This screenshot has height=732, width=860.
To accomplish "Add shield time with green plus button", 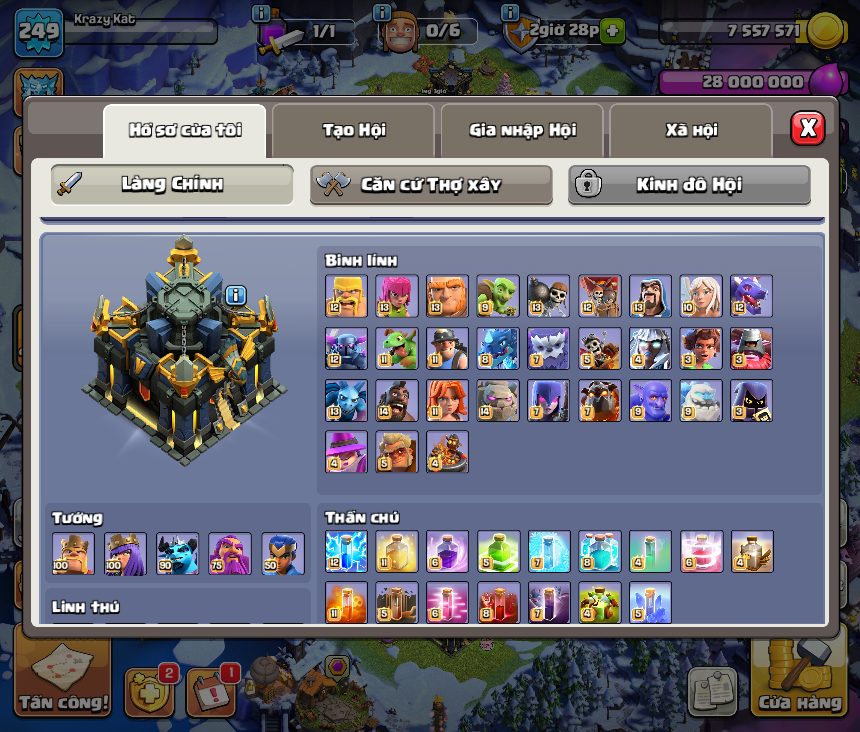I will [612, 31].
